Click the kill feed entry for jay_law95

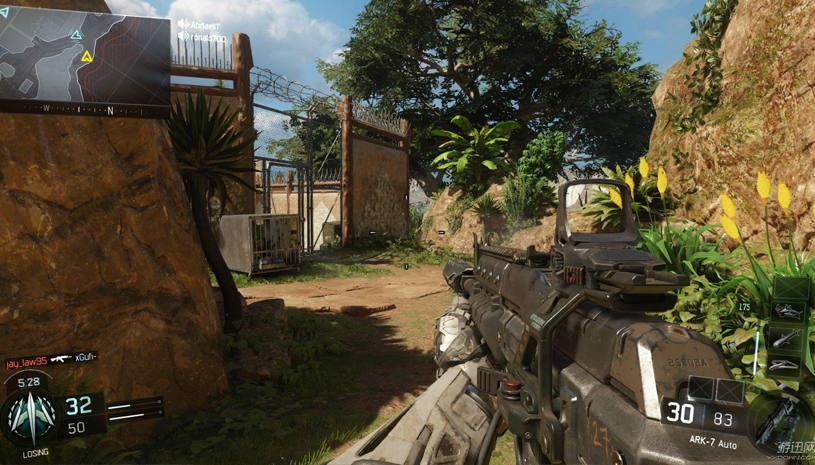(50, 358)
